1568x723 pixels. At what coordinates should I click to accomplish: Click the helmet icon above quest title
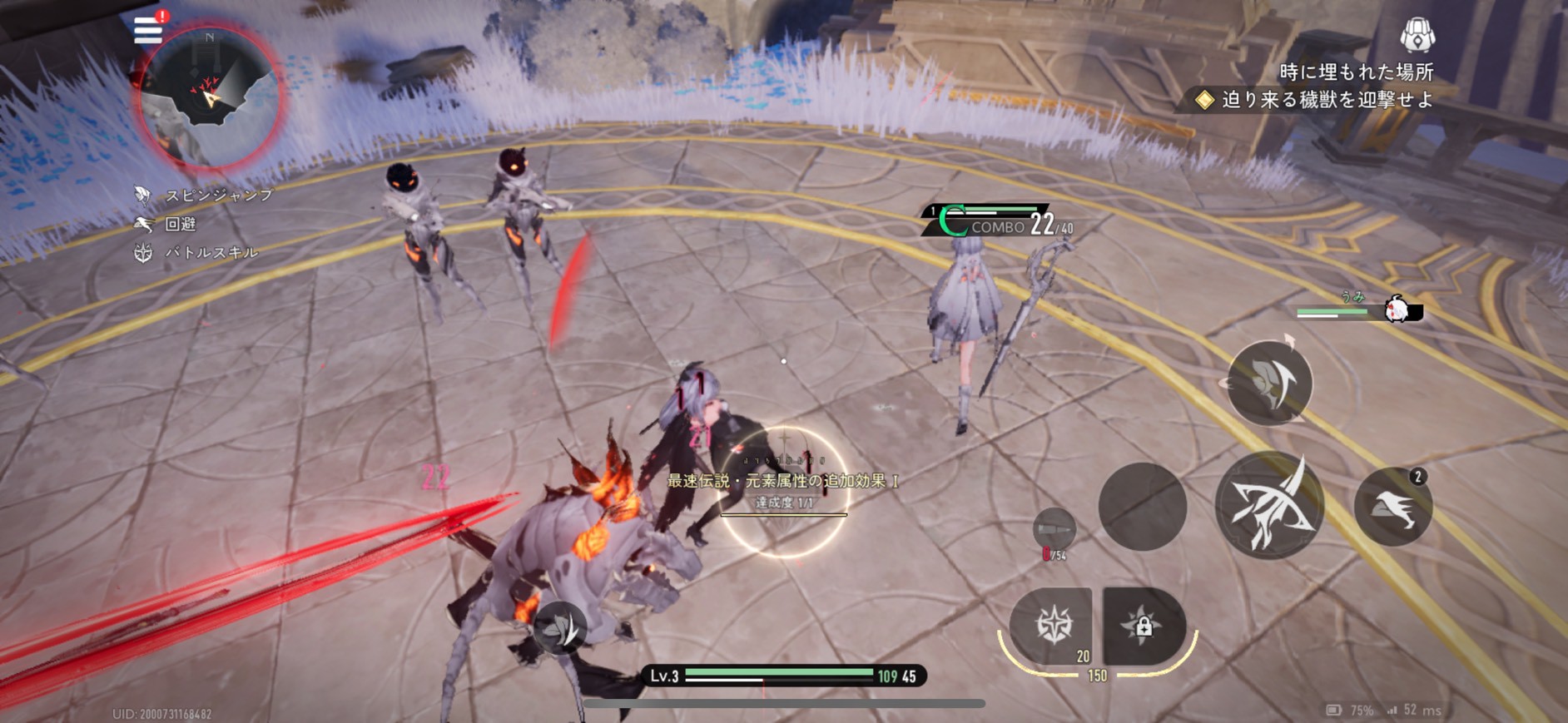1417,35
